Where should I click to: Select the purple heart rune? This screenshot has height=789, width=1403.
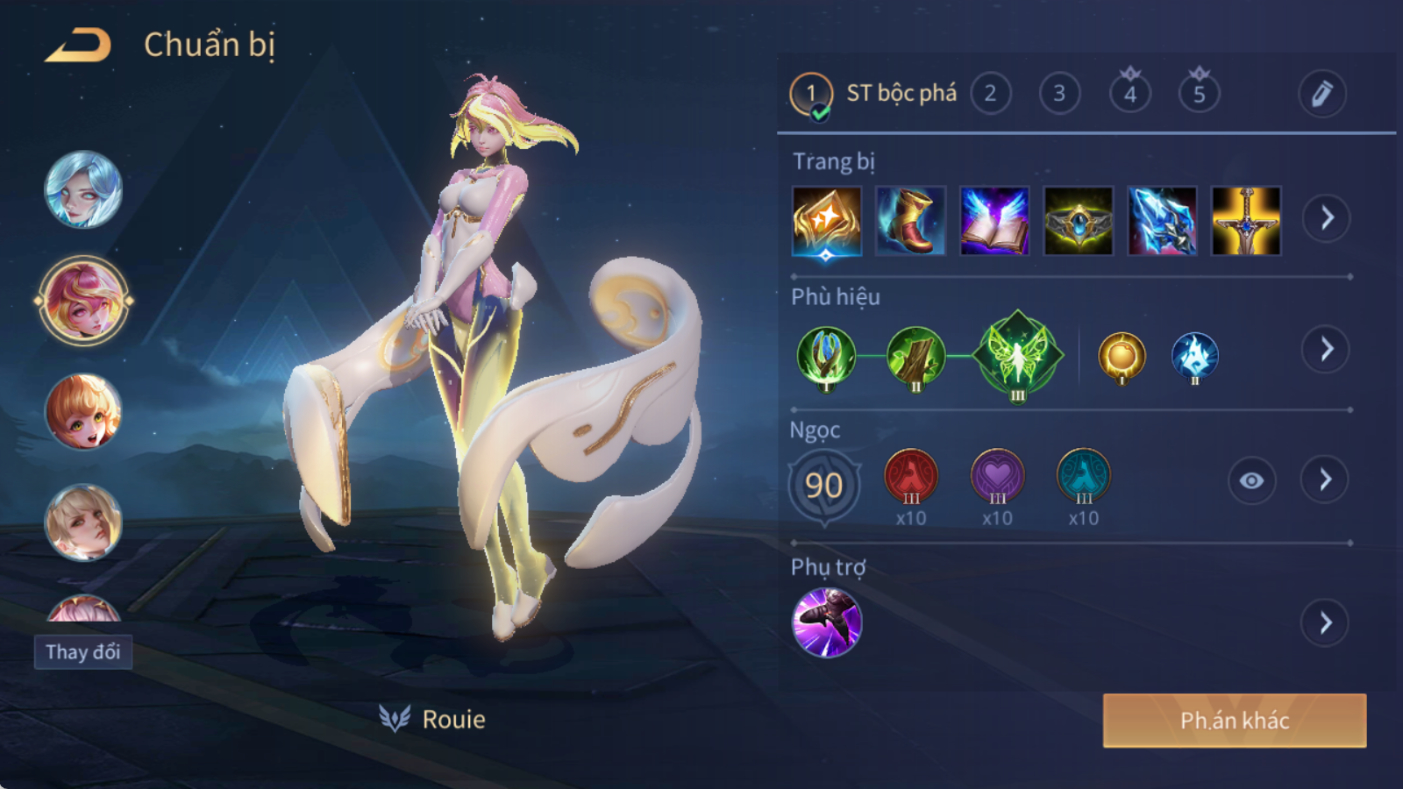click(x=997, y=477)
